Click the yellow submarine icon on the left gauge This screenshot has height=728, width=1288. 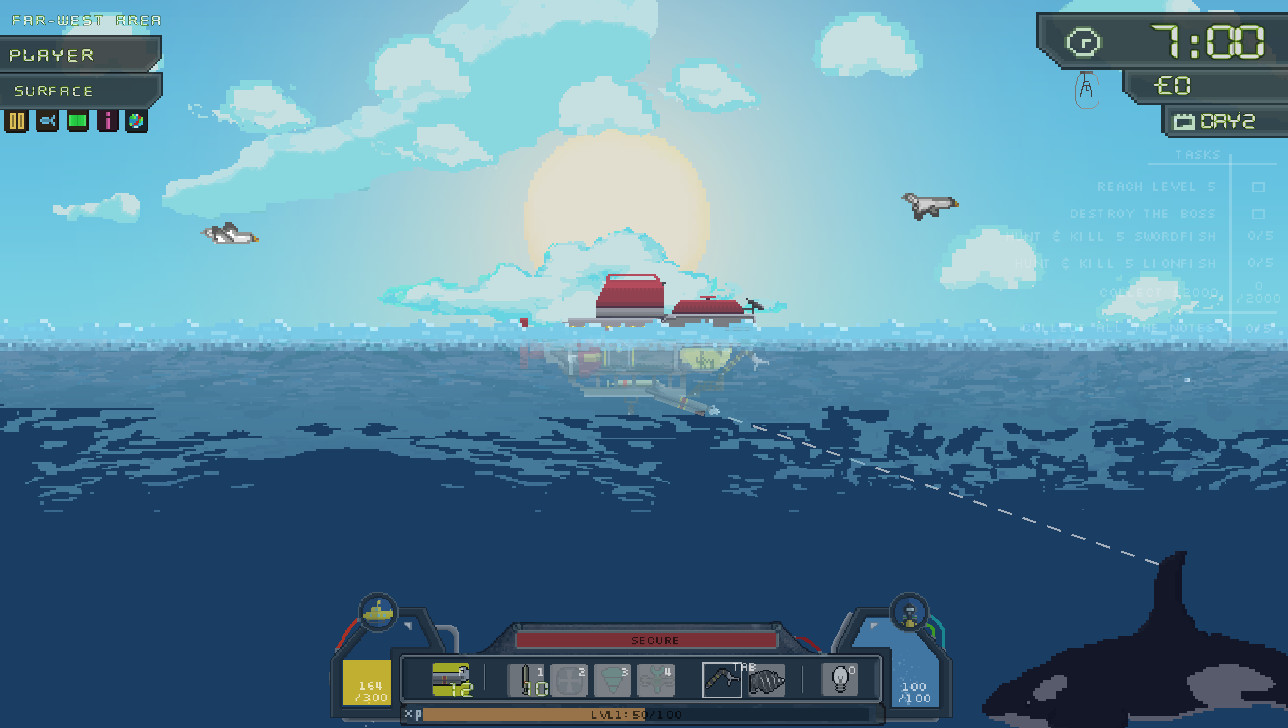377,612
